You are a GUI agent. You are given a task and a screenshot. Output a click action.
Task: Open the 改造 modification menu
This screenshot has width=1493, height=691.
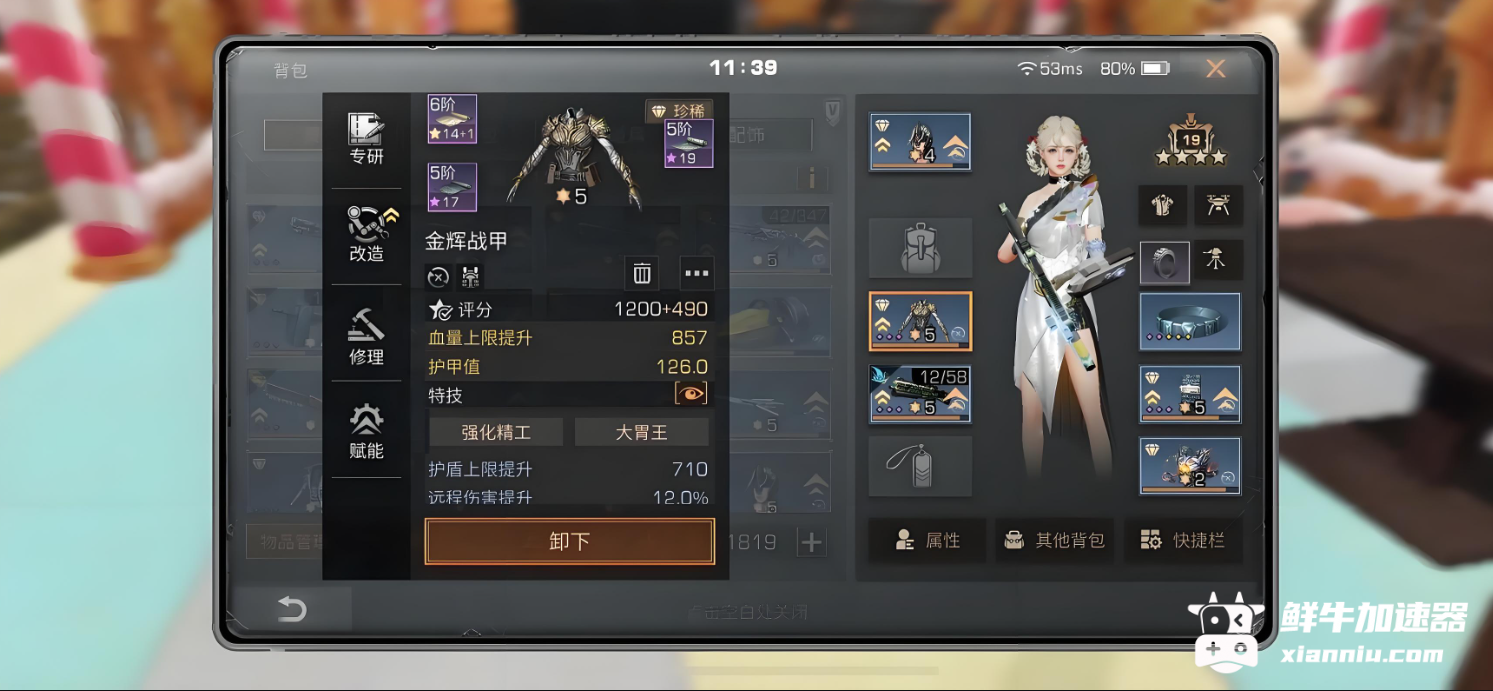pos(367,235)
